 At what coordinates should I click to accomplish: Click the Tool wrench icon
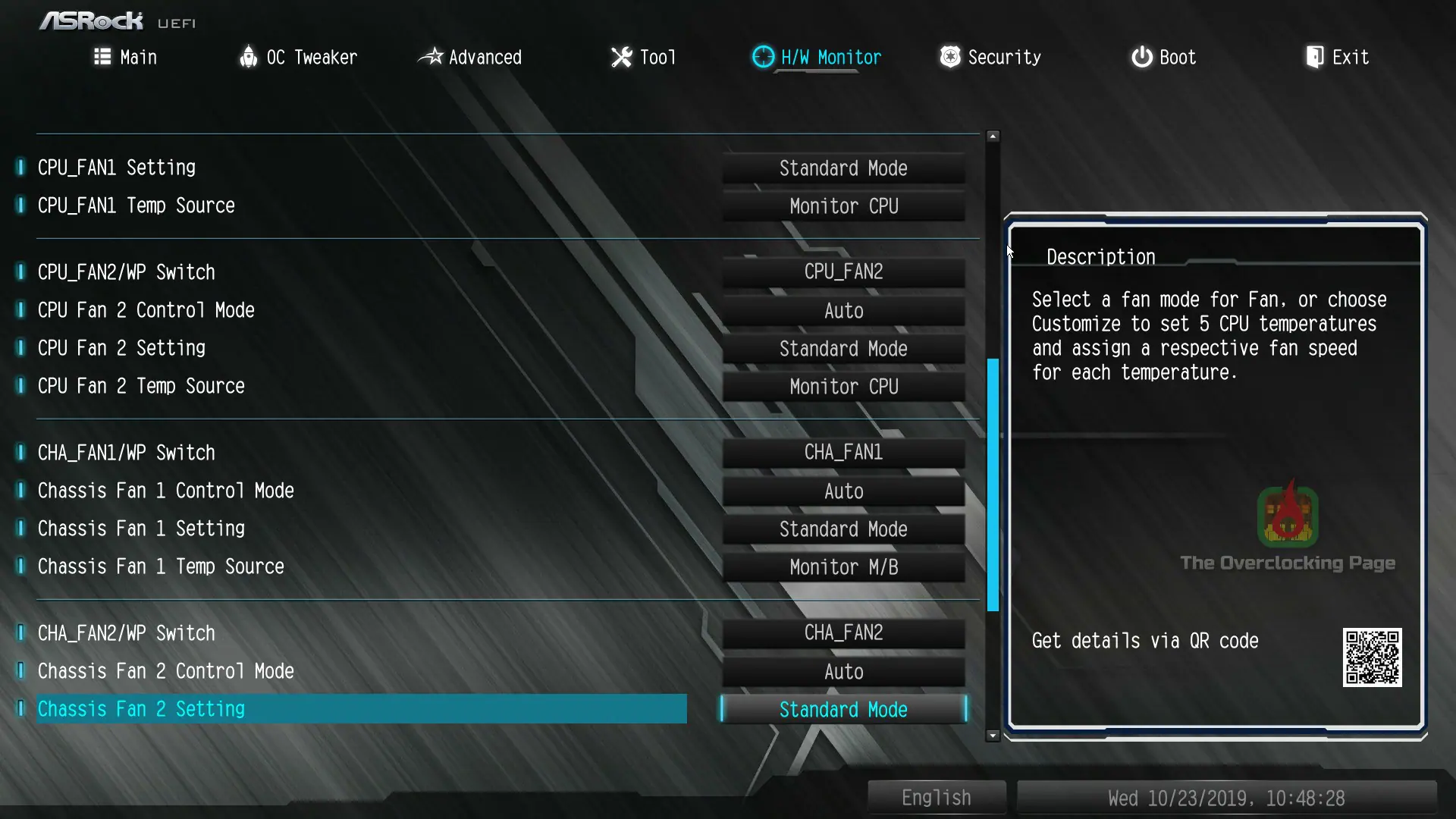pyautogui.click(x=620, y=57)
